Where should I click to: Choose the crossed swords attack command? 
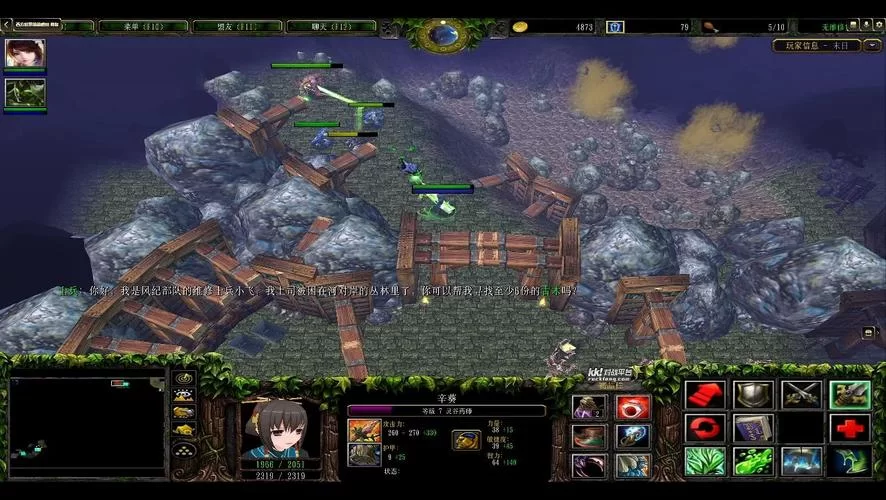click(x=801, y=395)
